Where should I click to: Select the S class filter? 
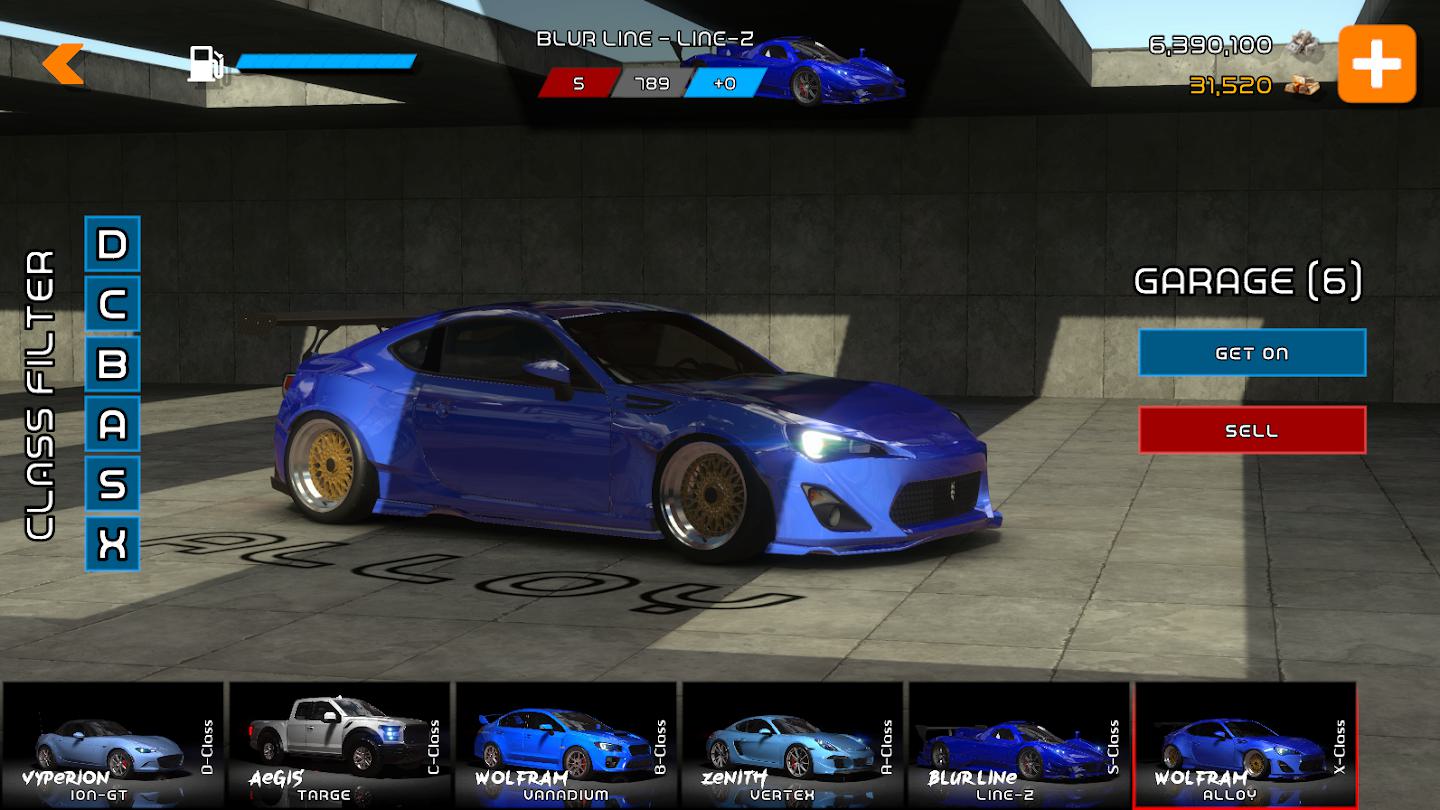click(x=112, y=484)
